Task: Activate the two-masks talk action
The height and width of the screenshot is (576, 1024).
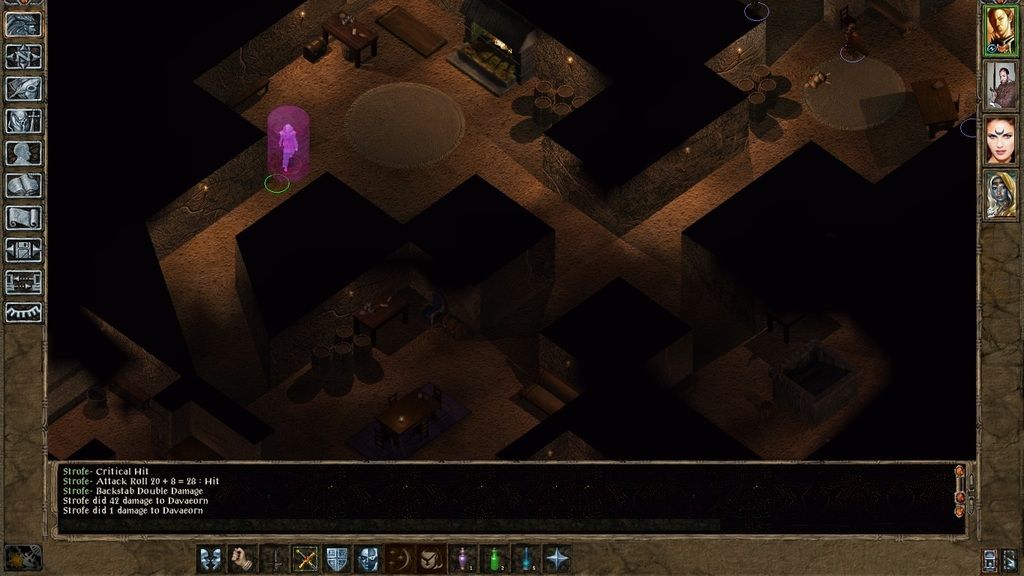Action: (211, 559)
